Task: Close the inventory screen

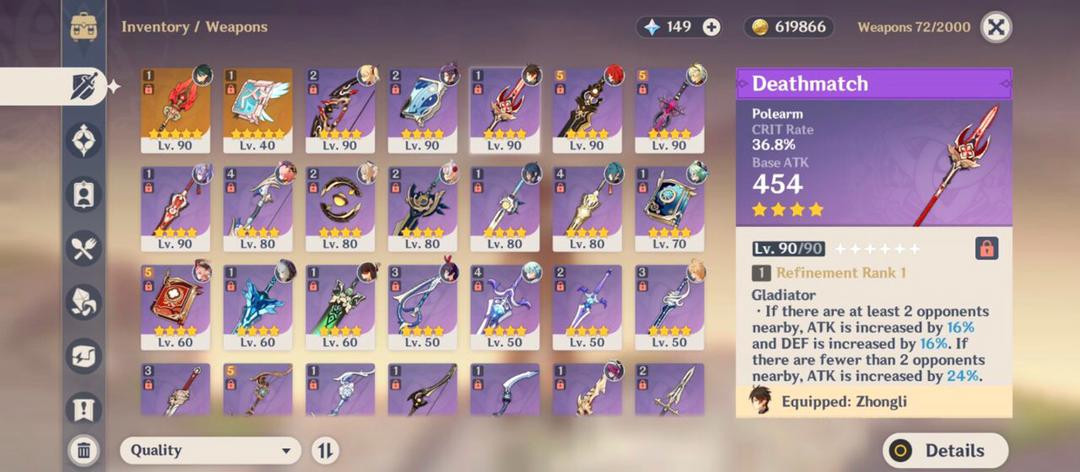Action: coord(995,27)
